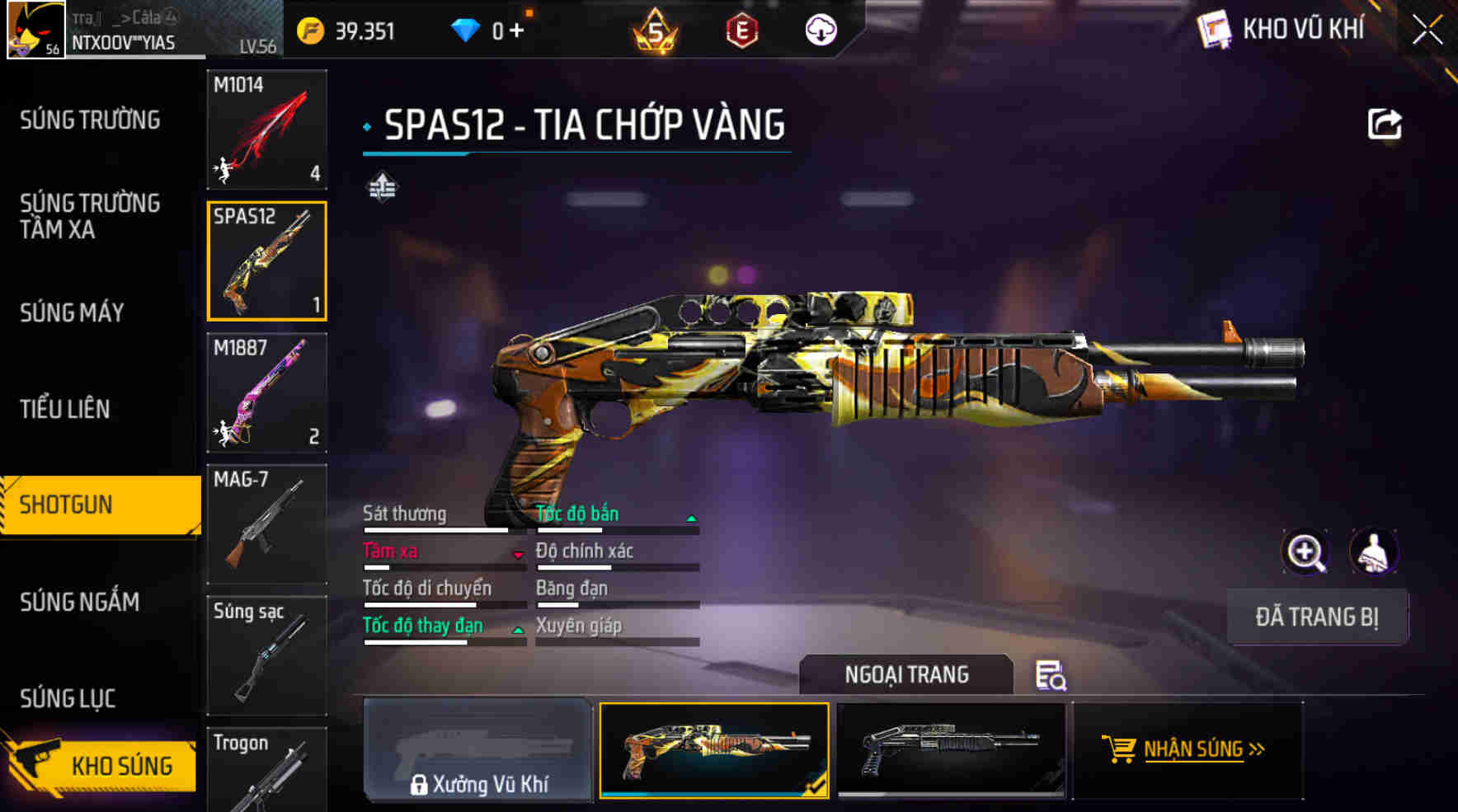
Task: Click the cloud download icon in the top bar
Action: tap(821, 29)
